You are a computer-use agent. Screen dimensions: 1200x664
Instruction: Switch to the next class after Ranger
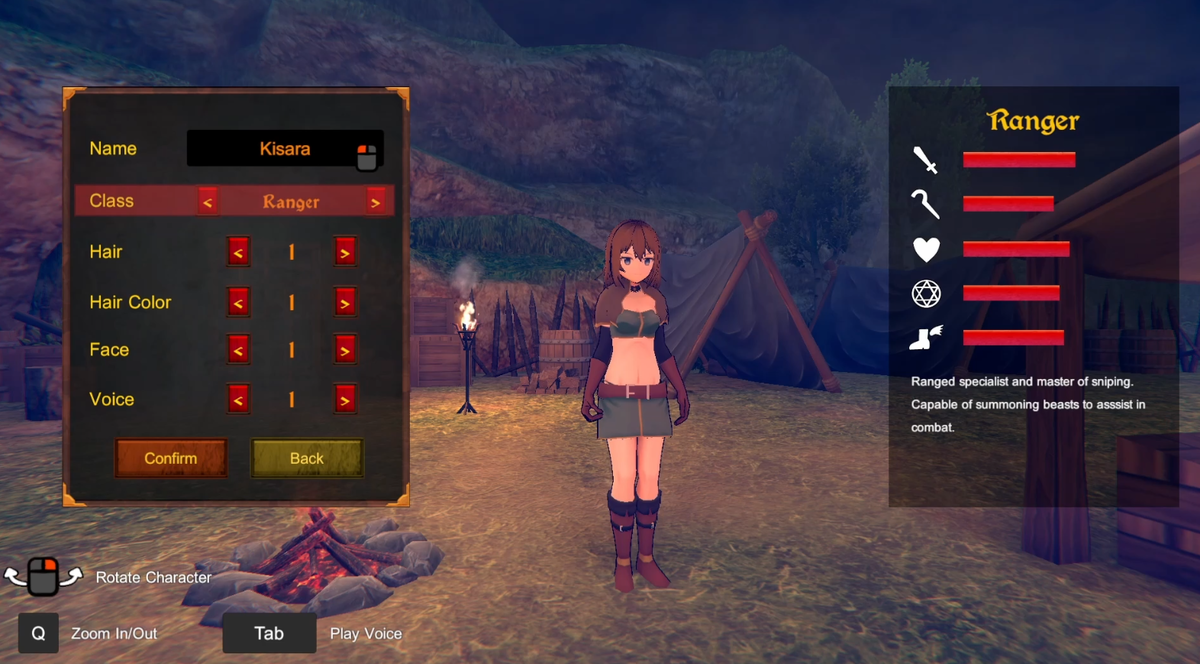375,201
